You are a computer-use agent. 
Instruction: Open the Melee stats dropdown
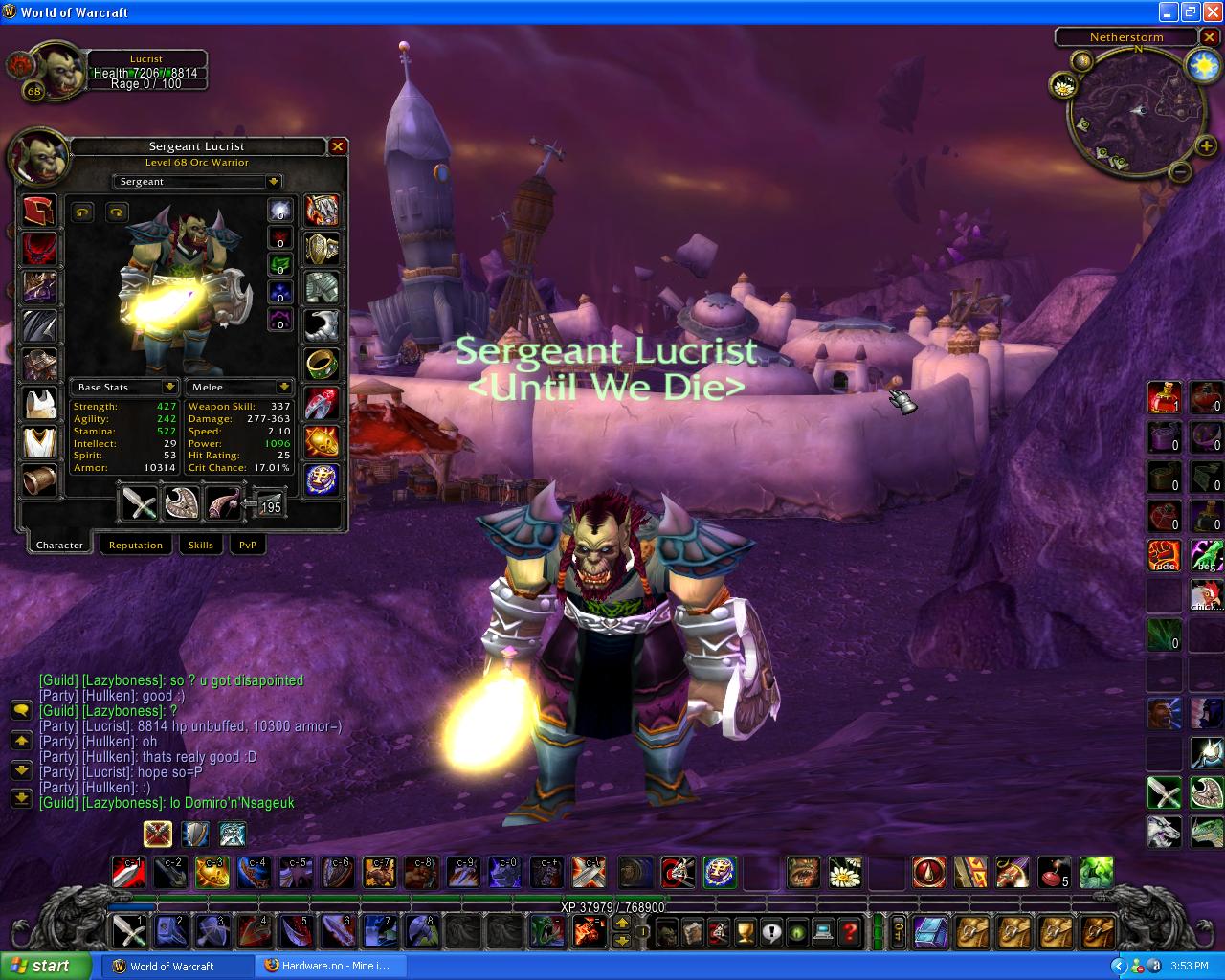click(x=283, y=387)
